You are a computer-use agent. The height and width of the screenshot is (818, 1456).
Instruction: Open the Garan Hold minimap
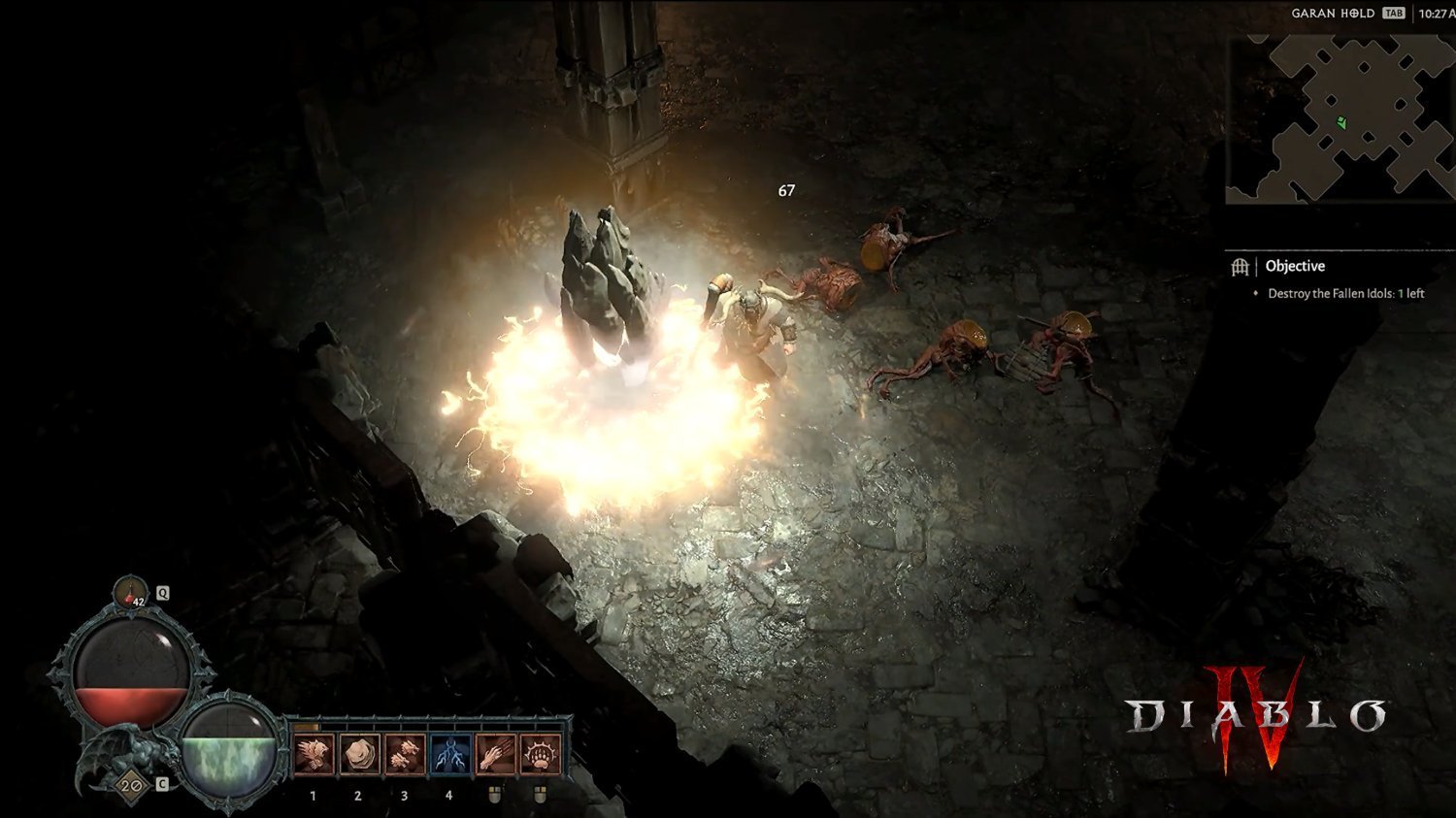(x=1340, y=119)
